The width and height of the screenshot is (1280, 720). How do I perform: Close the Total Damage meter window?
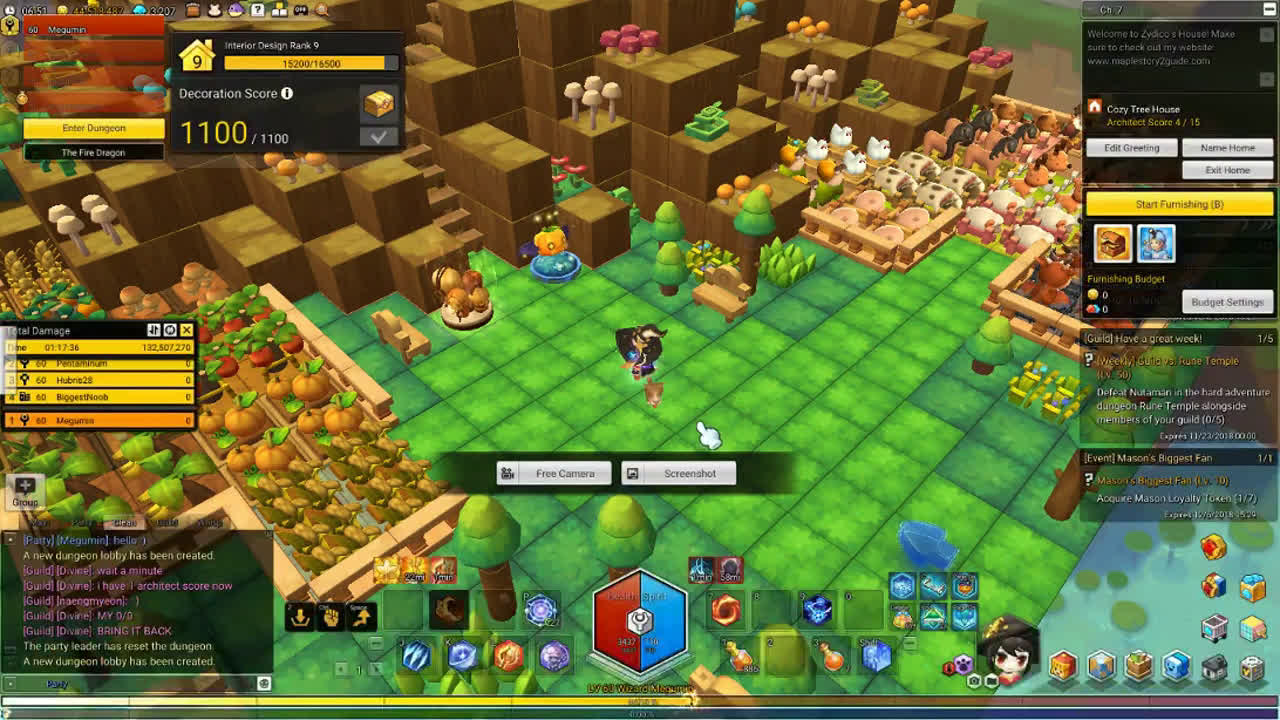click(186, 330)
